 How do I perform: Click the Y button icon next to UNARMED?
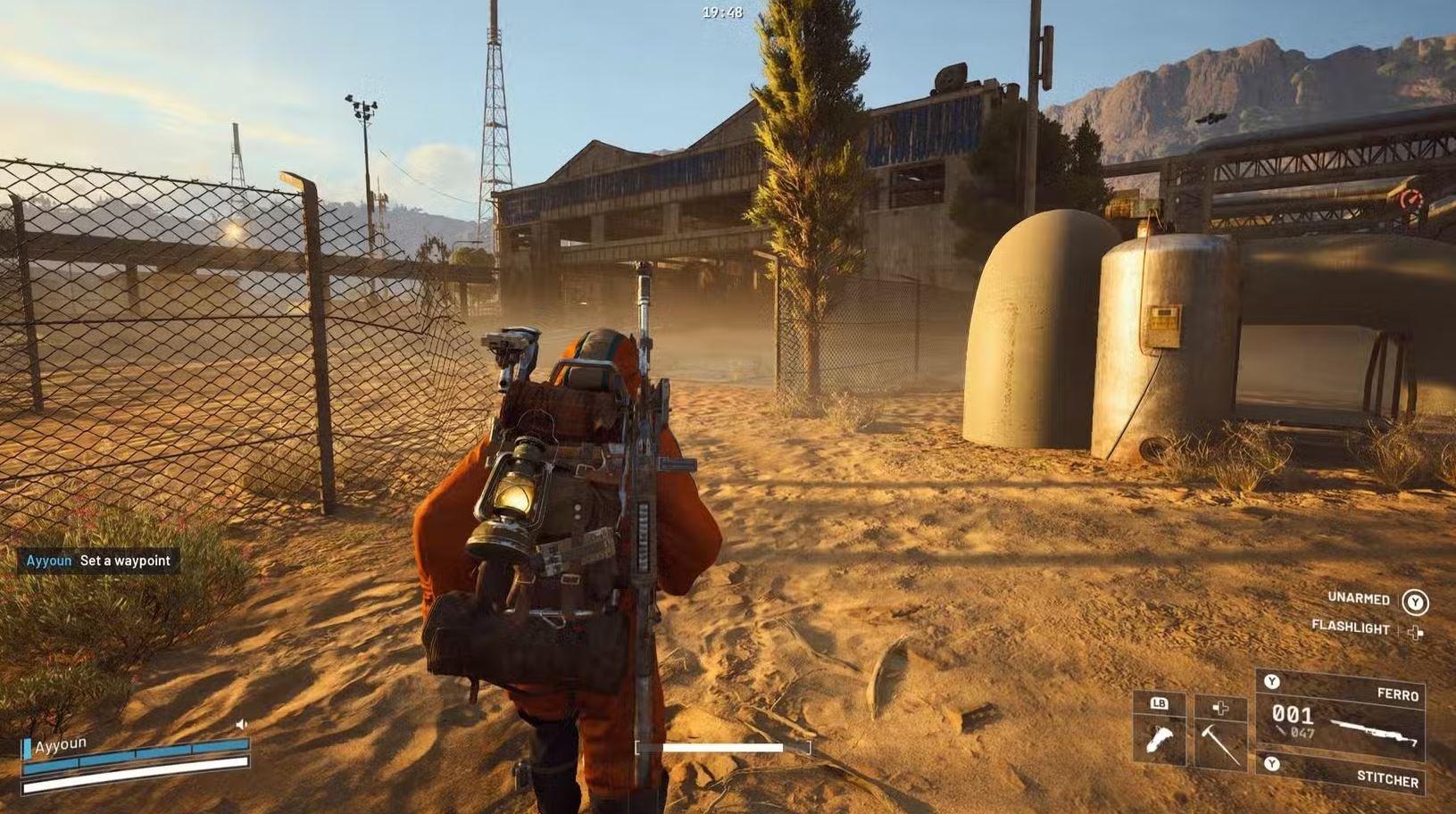tap(1416, 602)
